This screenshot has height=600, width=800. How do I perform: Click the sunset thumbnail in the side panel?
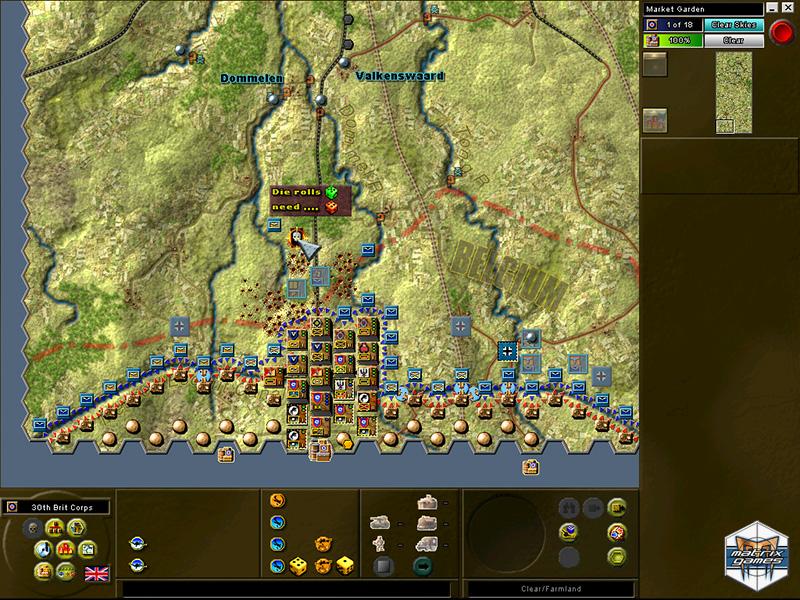pos(654,64)
